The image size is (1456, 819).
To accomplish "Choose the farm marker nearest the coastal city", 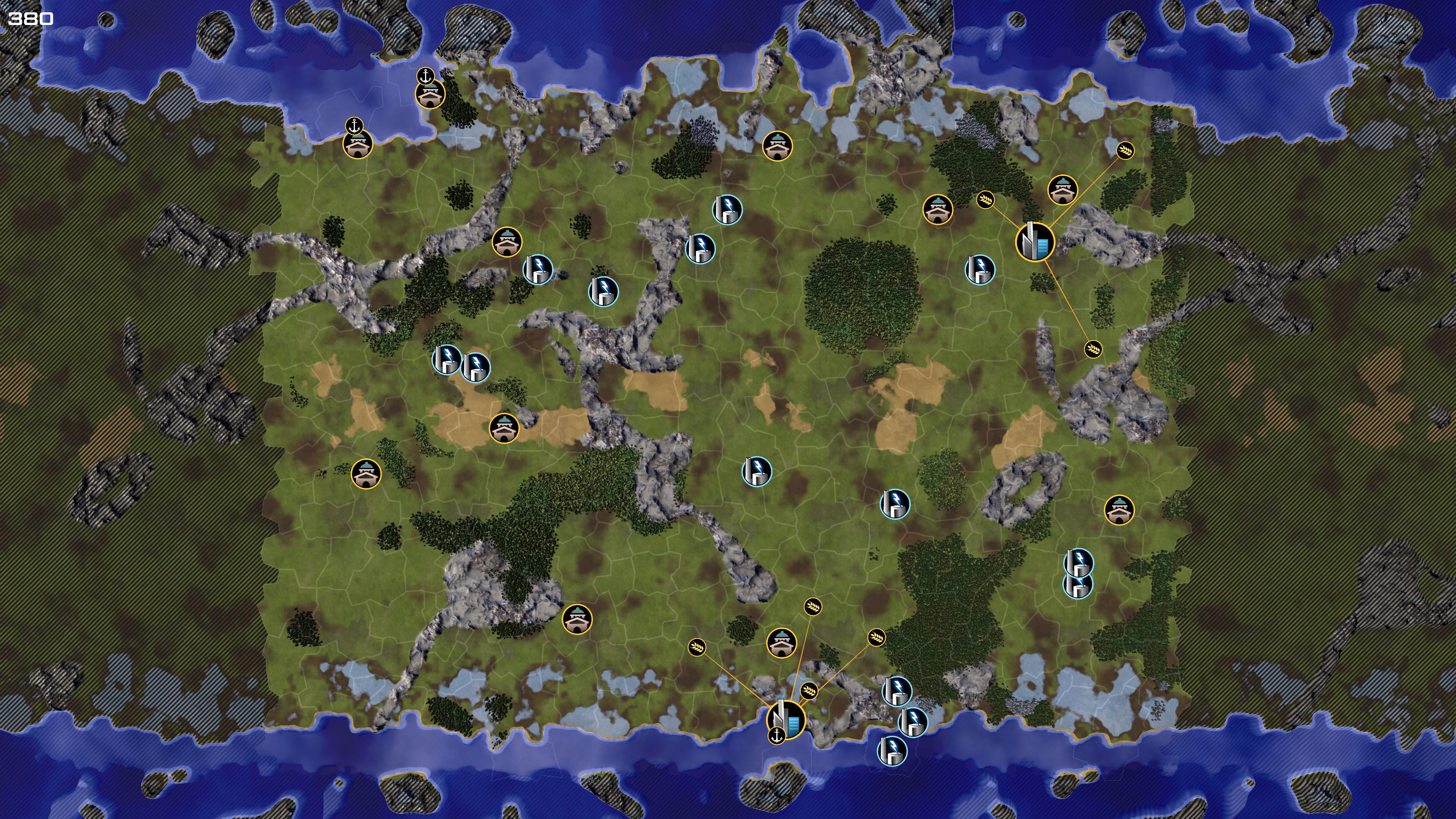I will (809, 691).
